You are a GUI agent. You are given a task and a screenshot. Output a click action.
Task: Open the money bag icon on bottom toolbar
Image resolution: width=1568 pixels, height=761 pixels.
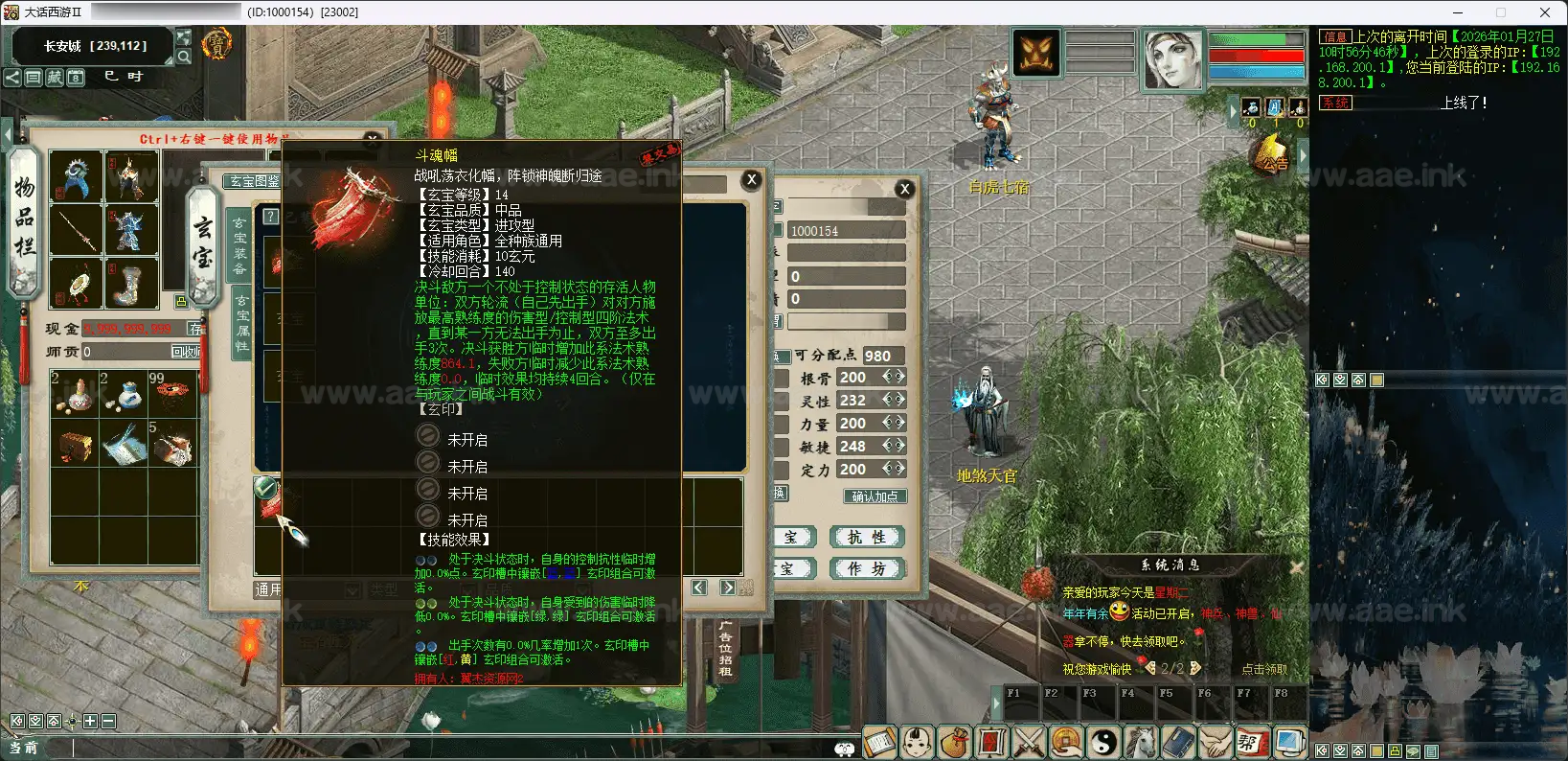pyautogui.click(x=955, y=743)
